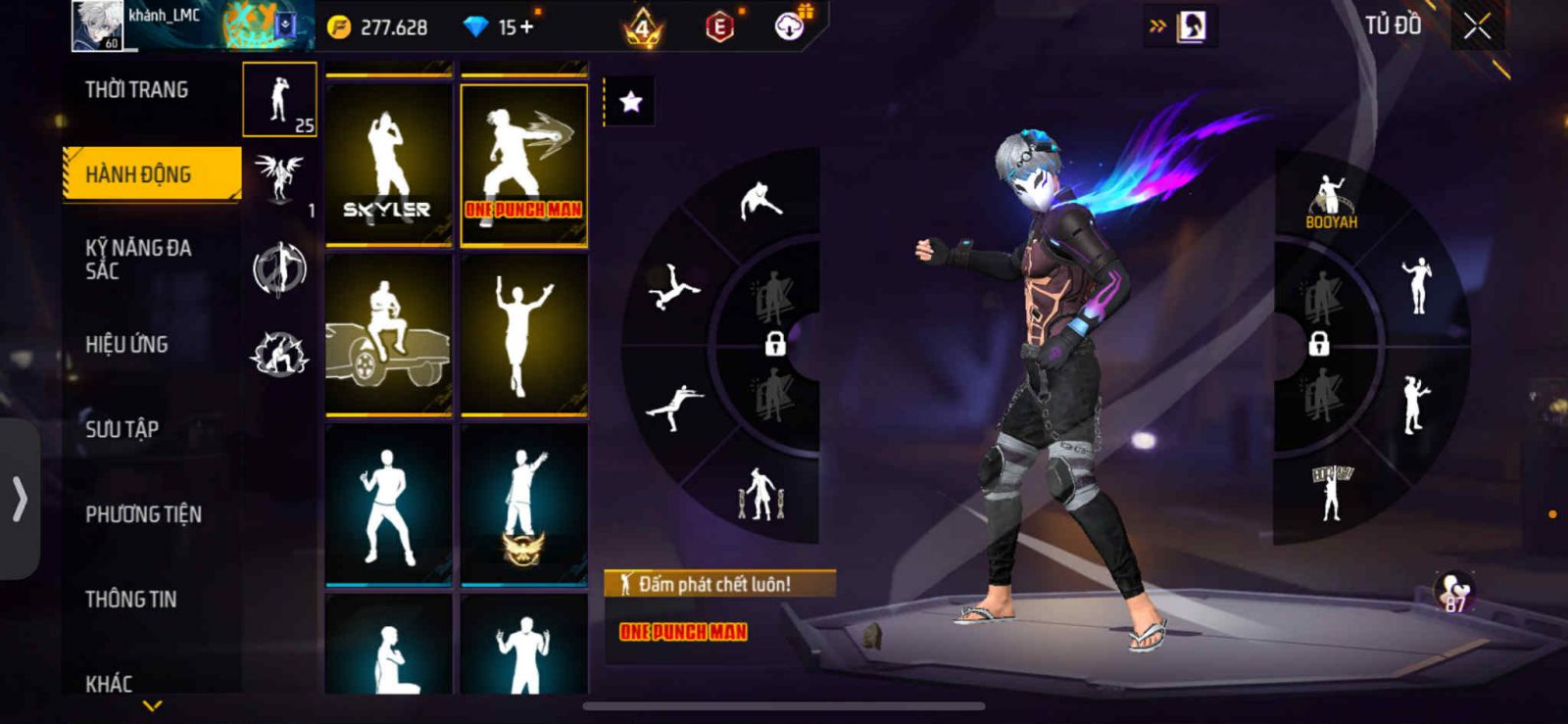Select the arms-raised emote with gold background
Viewport: 1568px width, 724px height.
click(x=523, y=333)
